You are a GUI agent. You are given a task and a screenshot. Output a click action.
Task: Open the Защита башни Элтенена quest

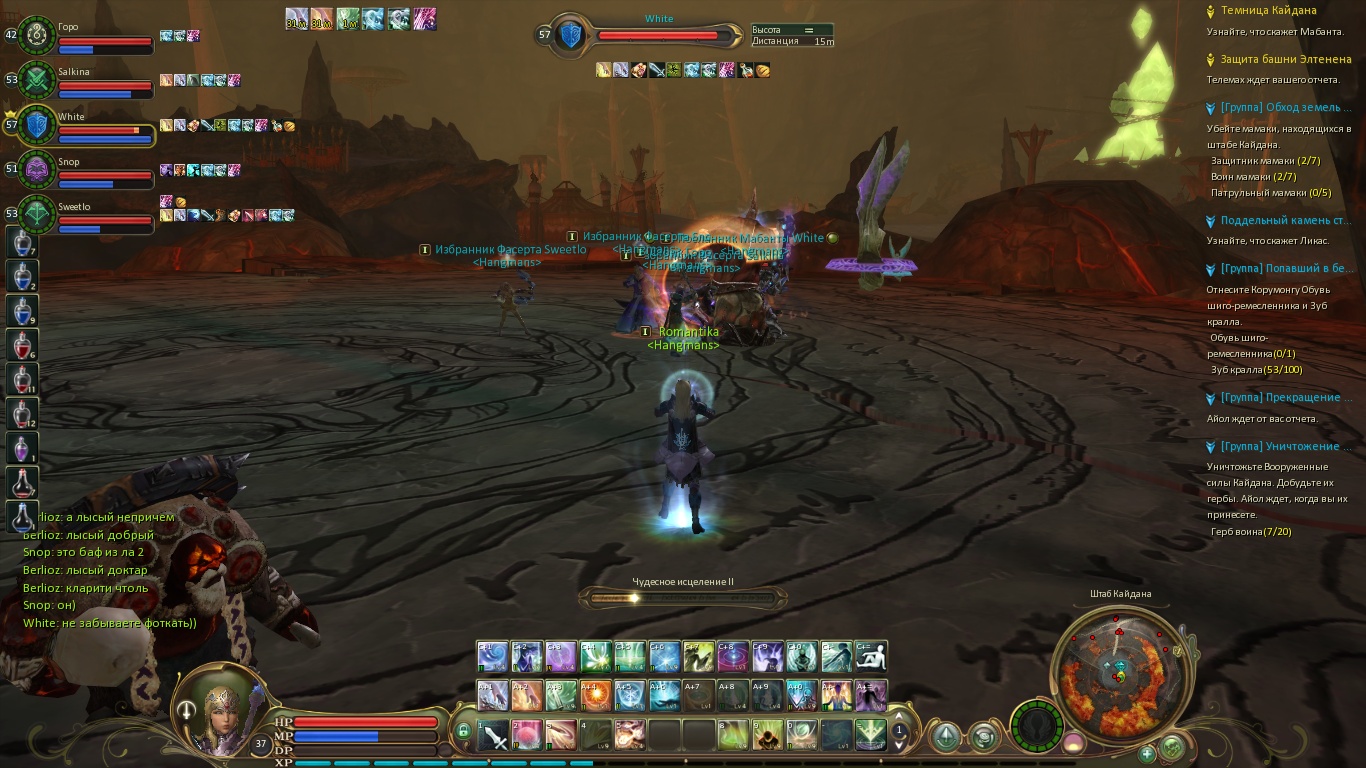[1284, 60]
